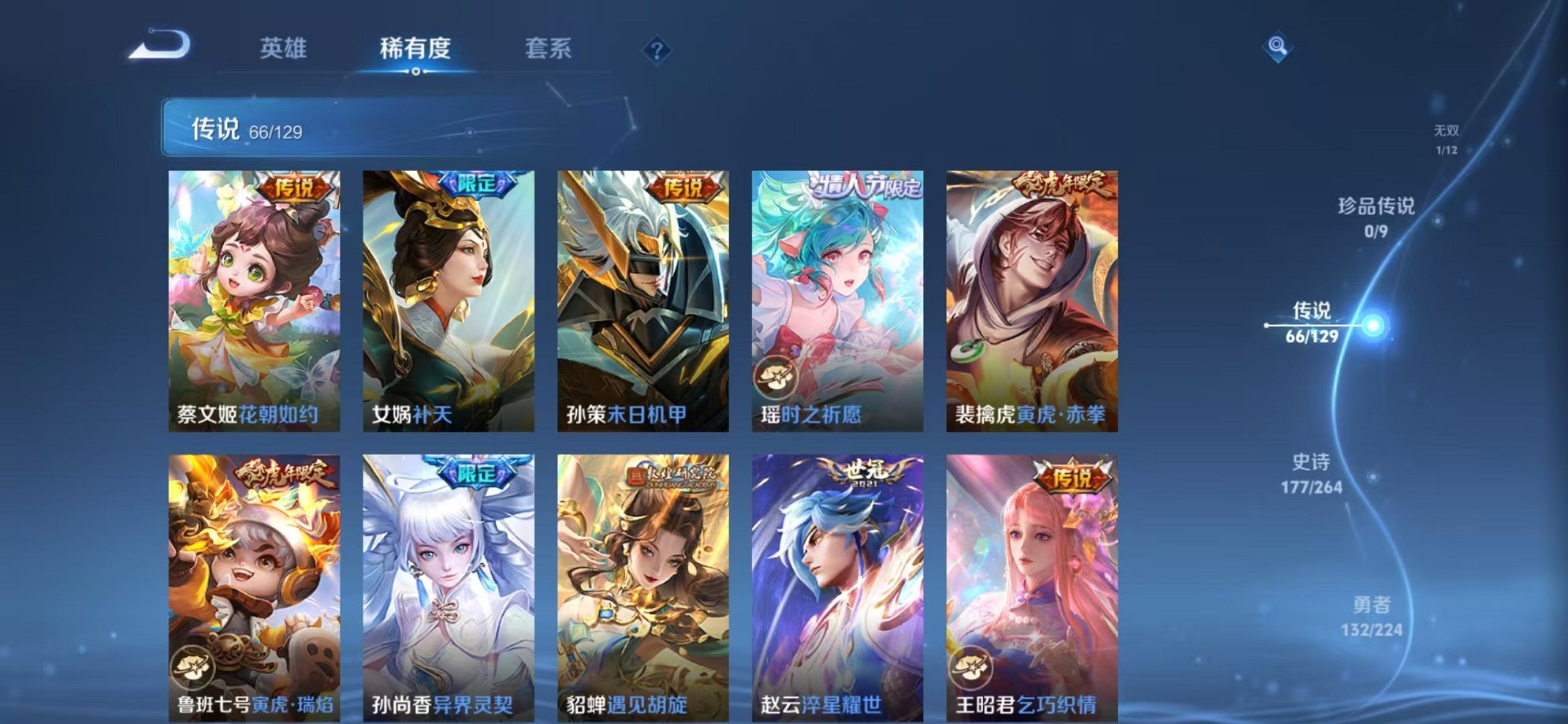Switch to the 套系 tab
Image resolution: width=1568 pixels, height=724 pixels.
(549, 47)
